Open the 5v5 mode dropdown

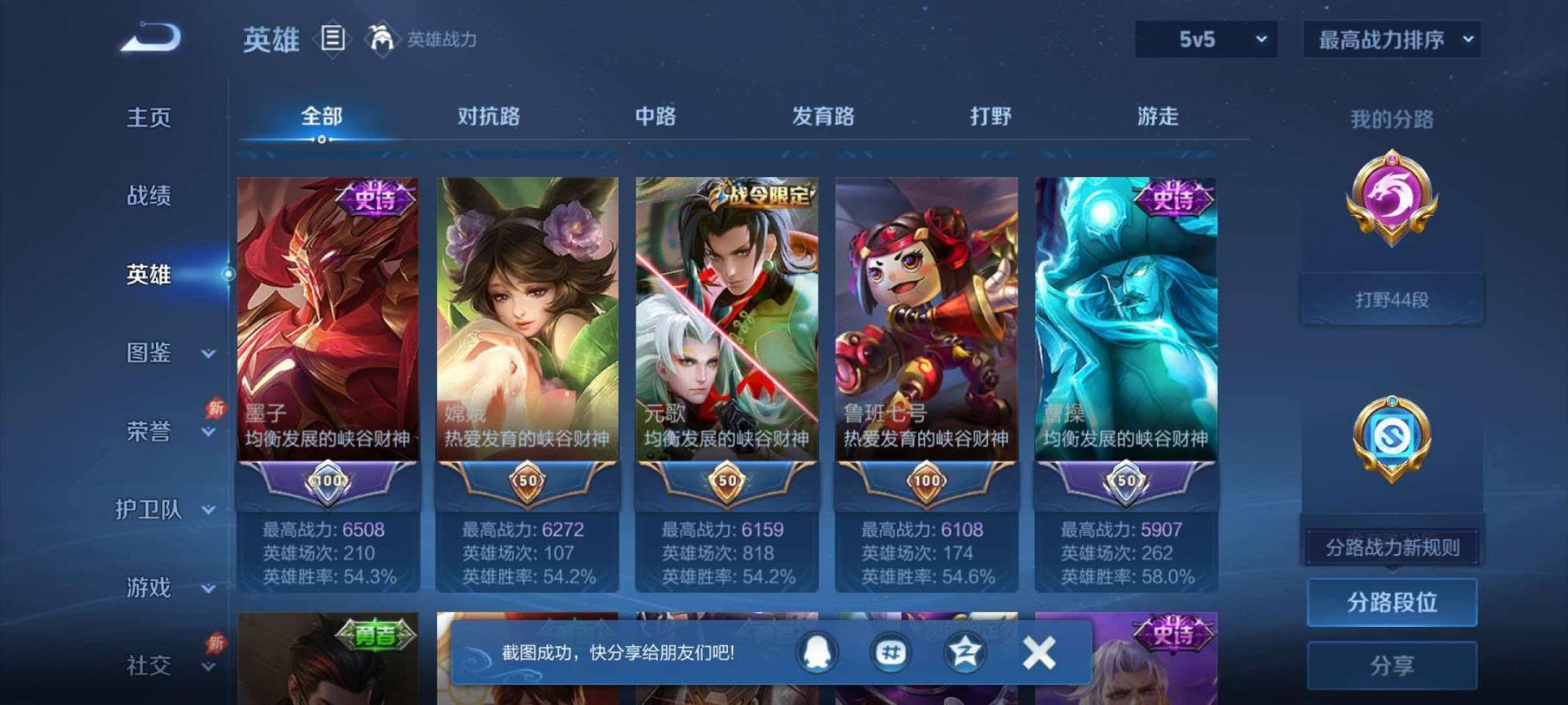[x=1207, y=39]
